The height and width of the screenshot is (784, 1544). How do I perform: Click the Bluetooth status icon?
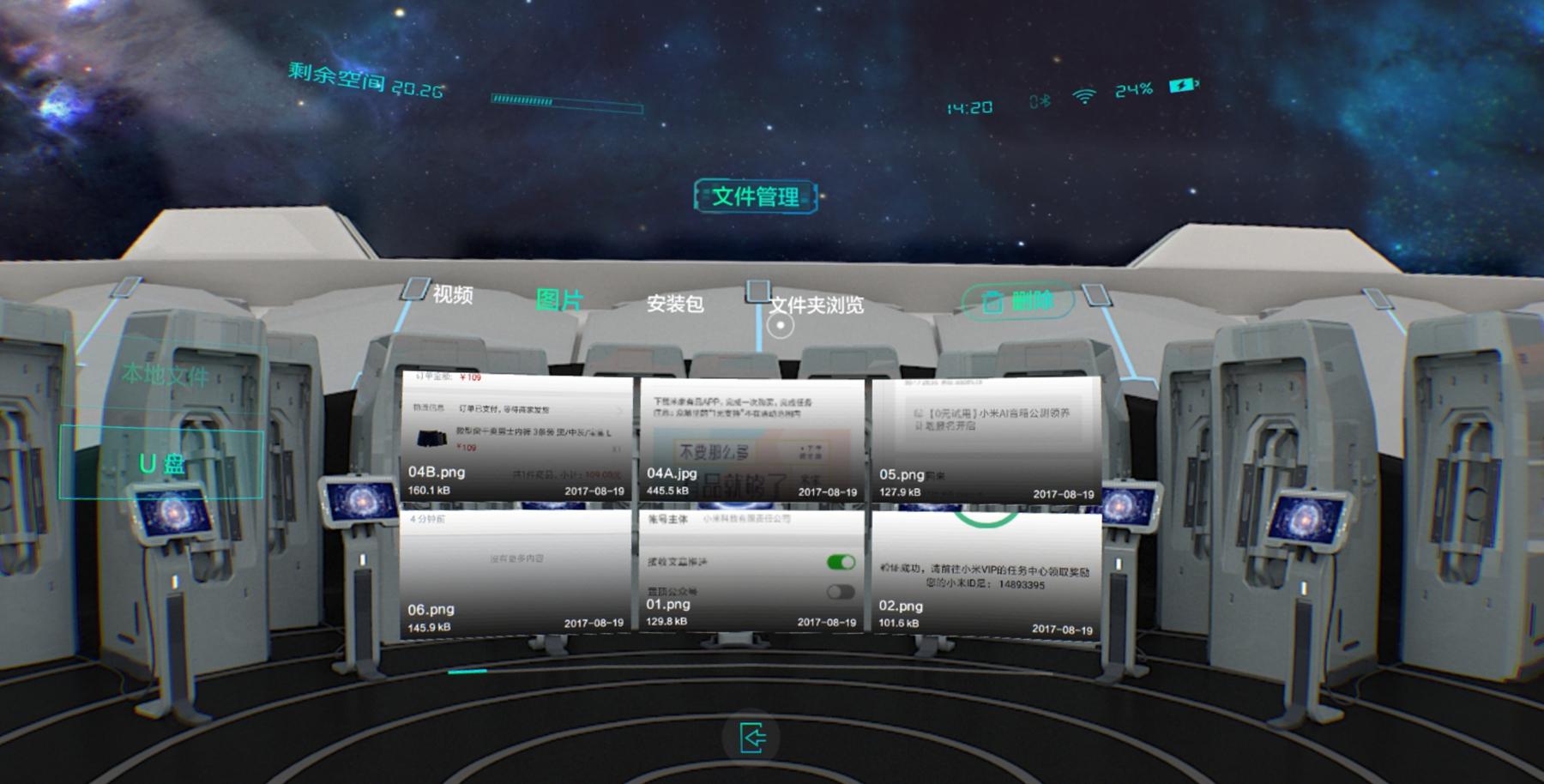1039,100
